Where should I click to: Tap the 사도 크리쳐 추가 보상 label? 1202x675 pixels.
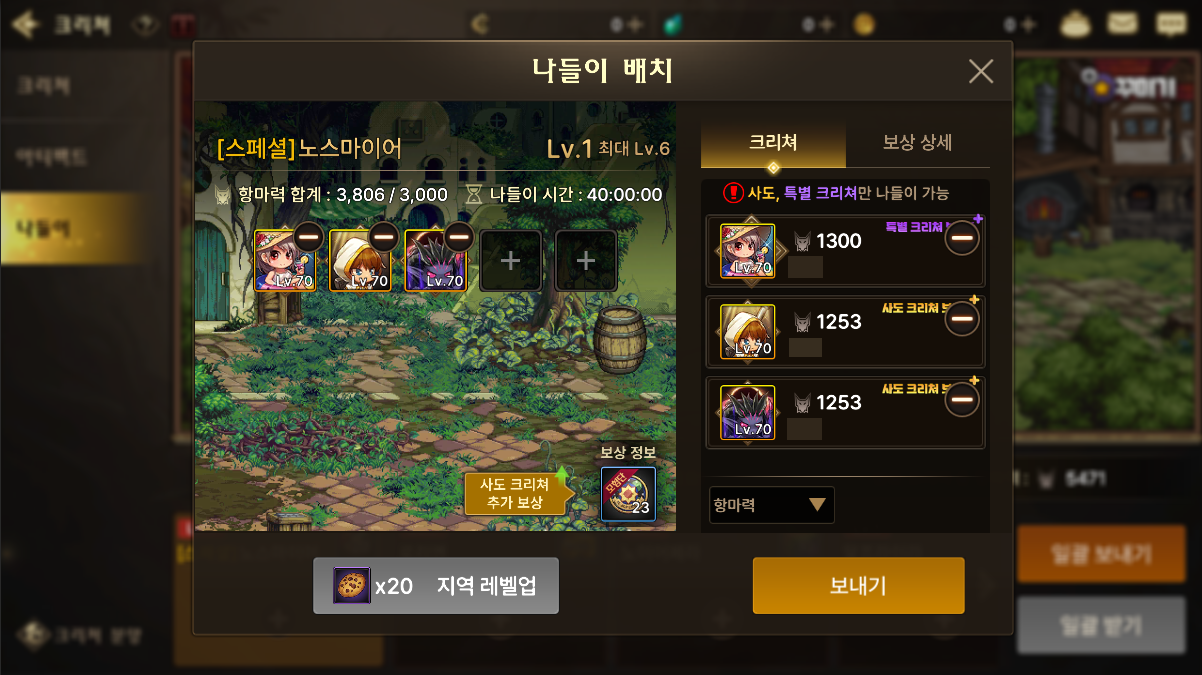coord(514,493)
